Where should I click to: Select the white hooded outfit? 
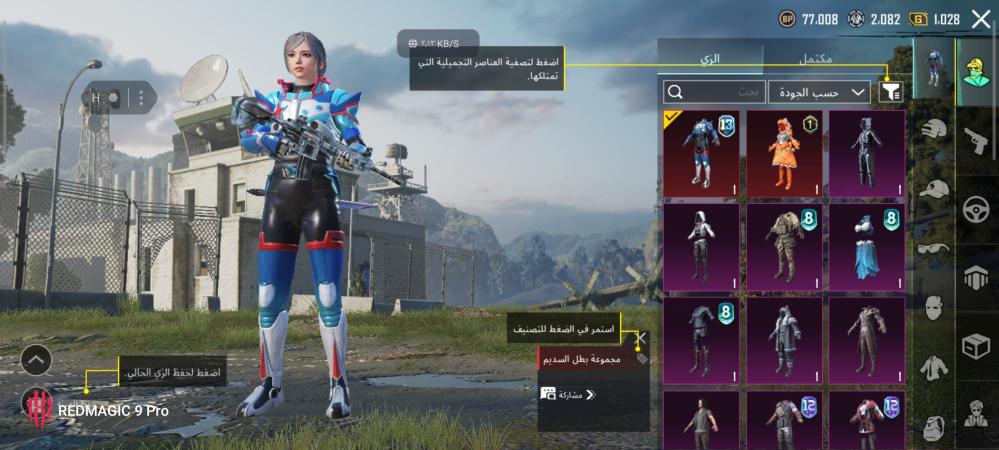click(x=701, y=247)
